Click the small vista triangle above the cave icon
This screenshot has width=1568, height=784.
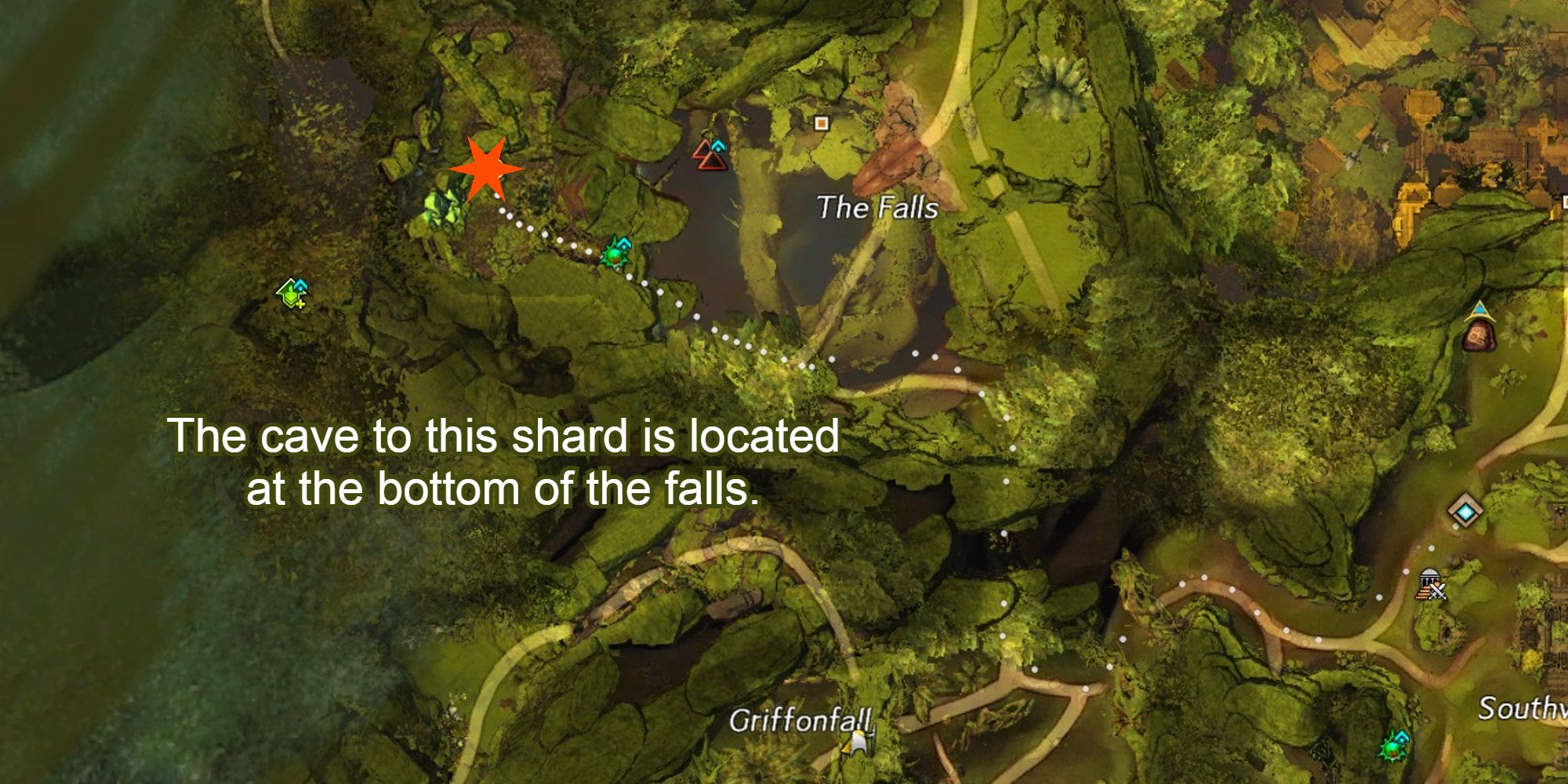pyautogui.click(x=1480, y=307)
